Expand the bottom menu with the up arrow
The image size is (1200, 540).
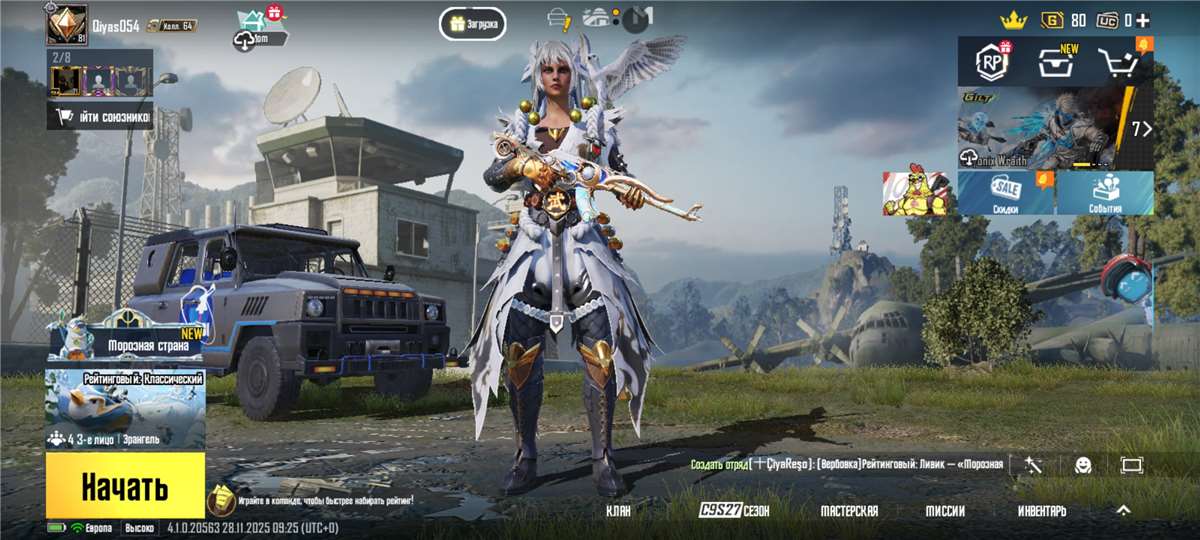(x=1123, y=510)
